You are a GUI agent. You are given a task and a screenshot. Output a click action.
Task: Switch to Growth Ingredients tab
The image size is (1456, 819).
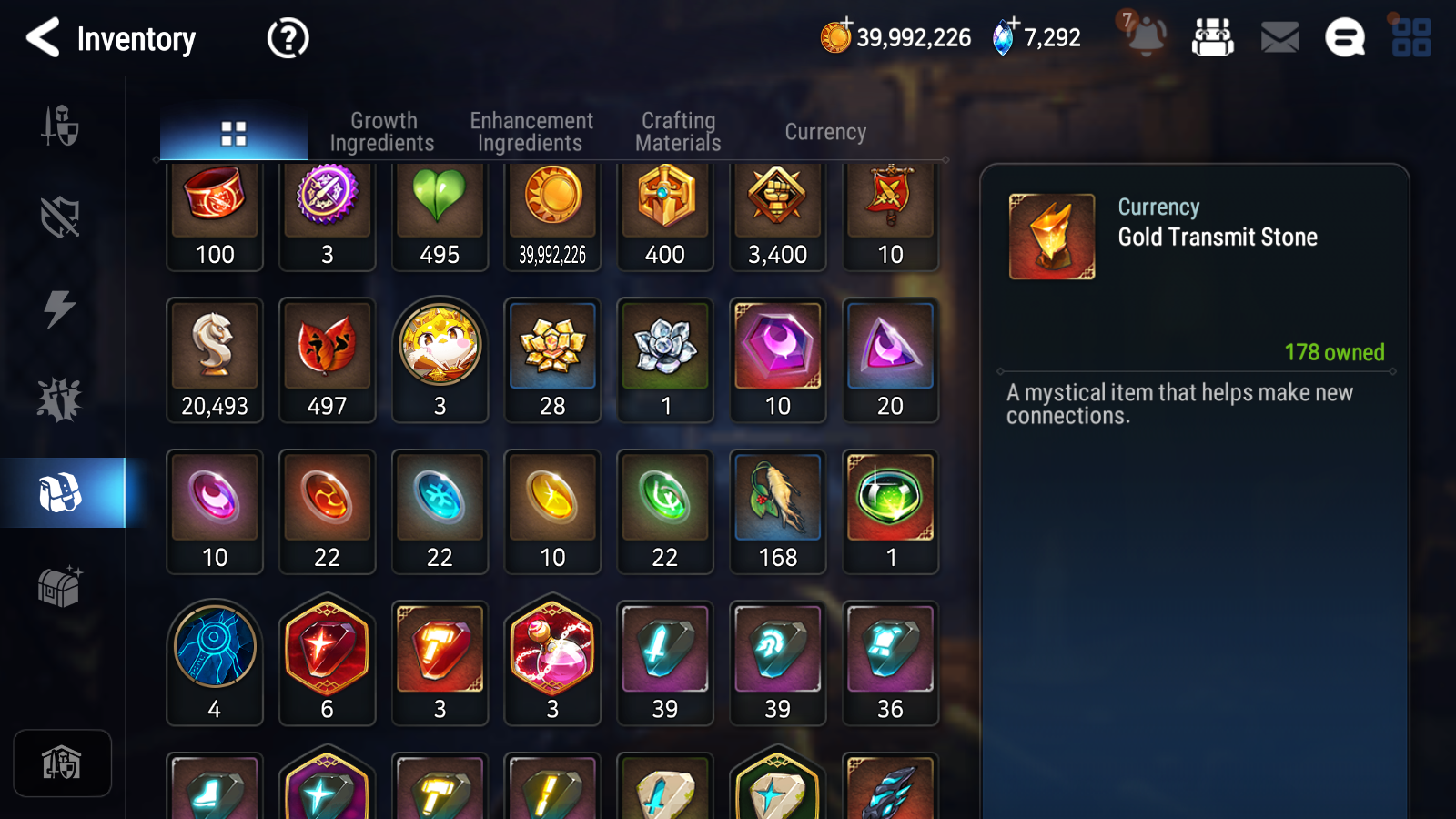click(x=382, y=133)
